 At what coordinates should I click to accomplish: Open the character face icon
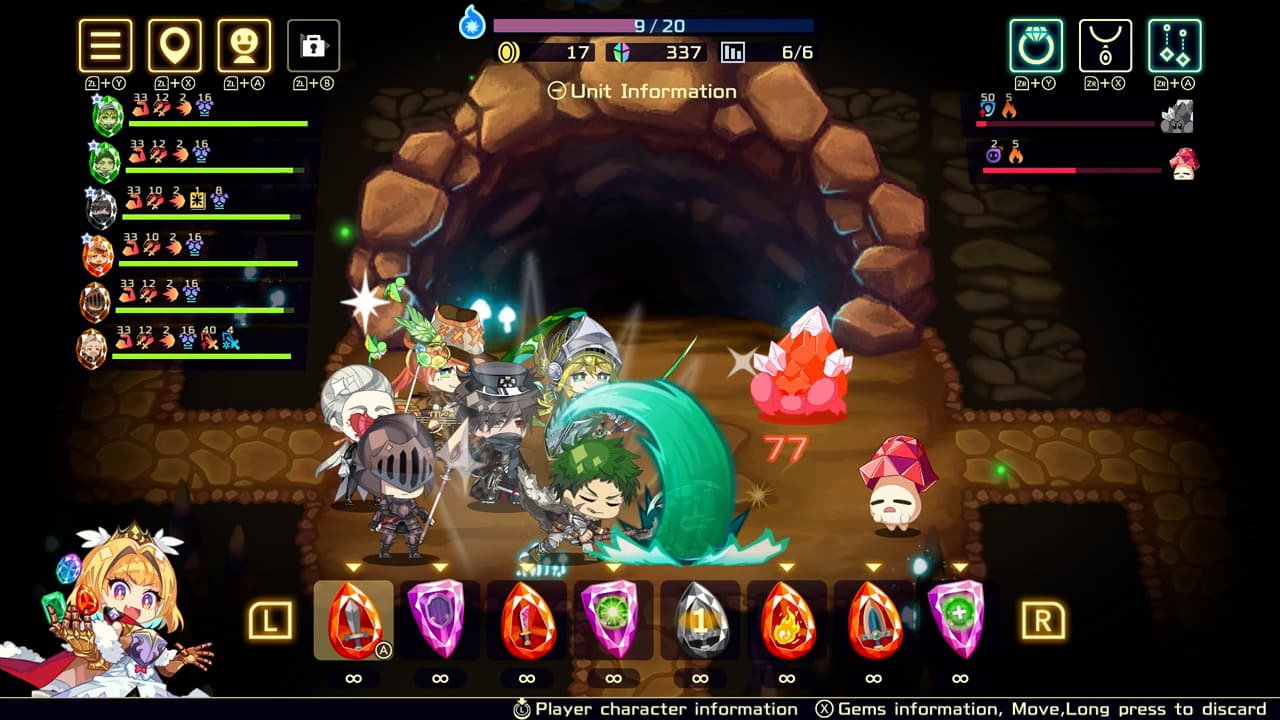tap(245, 46)
